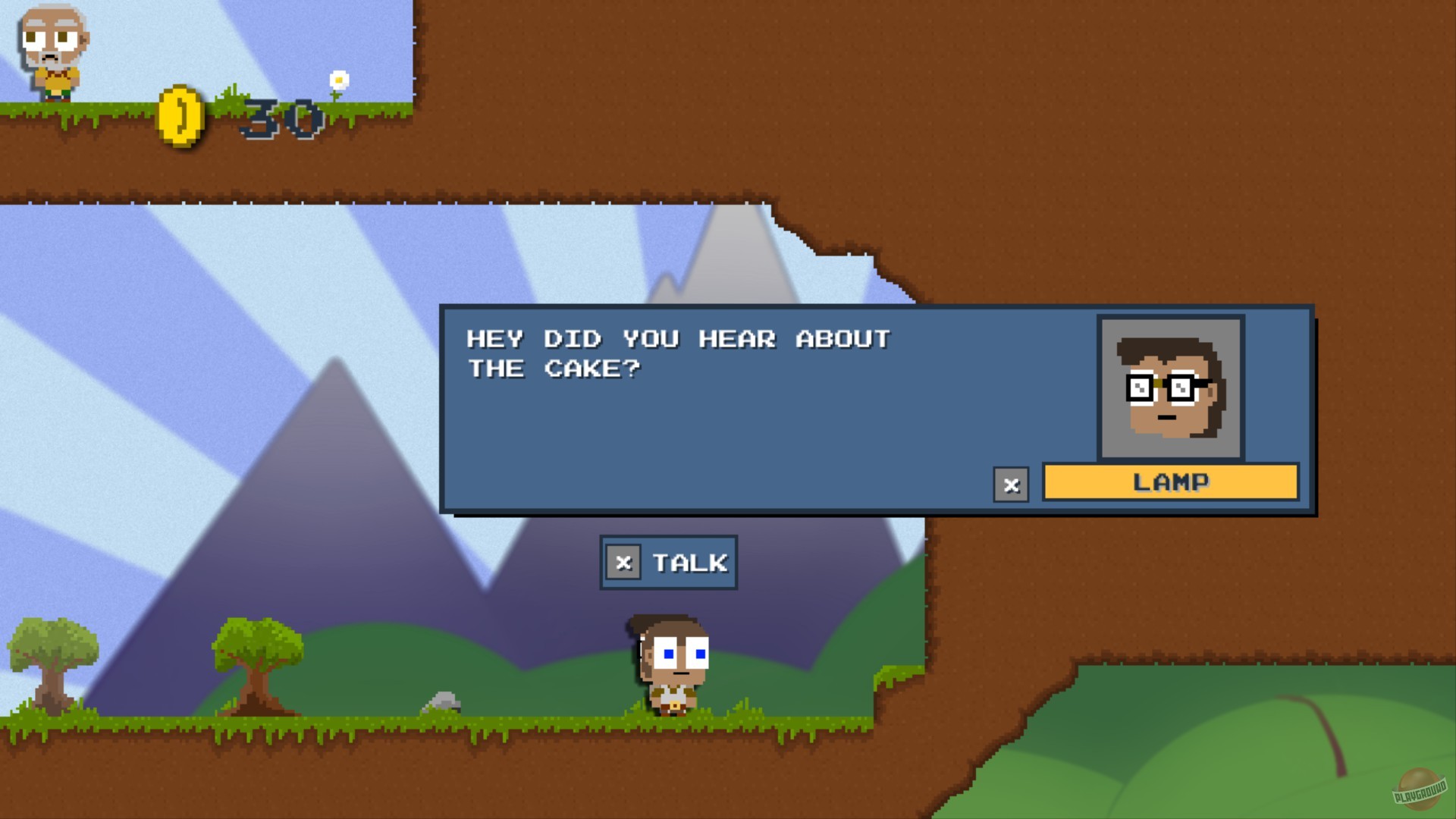Image resolution: width=1456 pixels, height=819 pixels.
Task: Select Lamp's portrait in the dialogue box
Action: [x=1169, y=388]
